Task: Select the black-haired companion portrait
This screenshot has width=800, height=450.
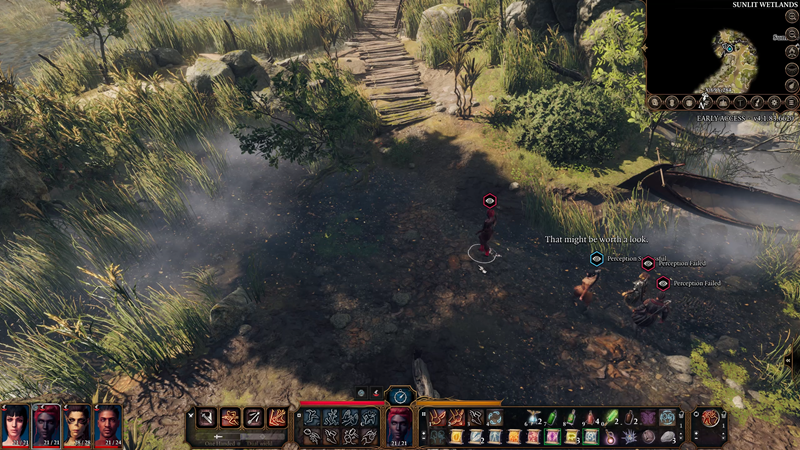Action: click(15, 427)
